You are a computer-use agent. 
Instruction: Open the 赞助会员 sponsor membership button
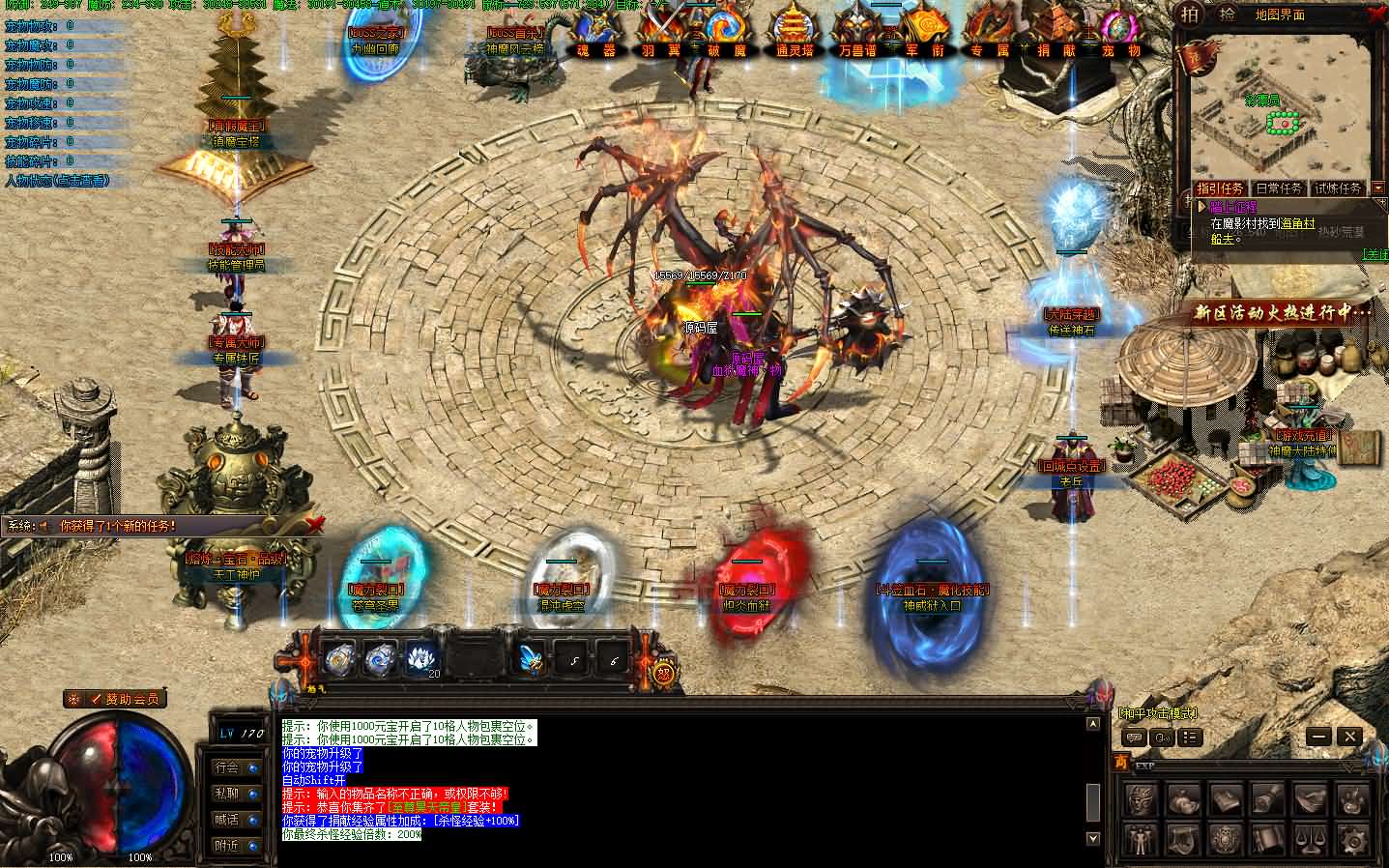coord(126,698)
